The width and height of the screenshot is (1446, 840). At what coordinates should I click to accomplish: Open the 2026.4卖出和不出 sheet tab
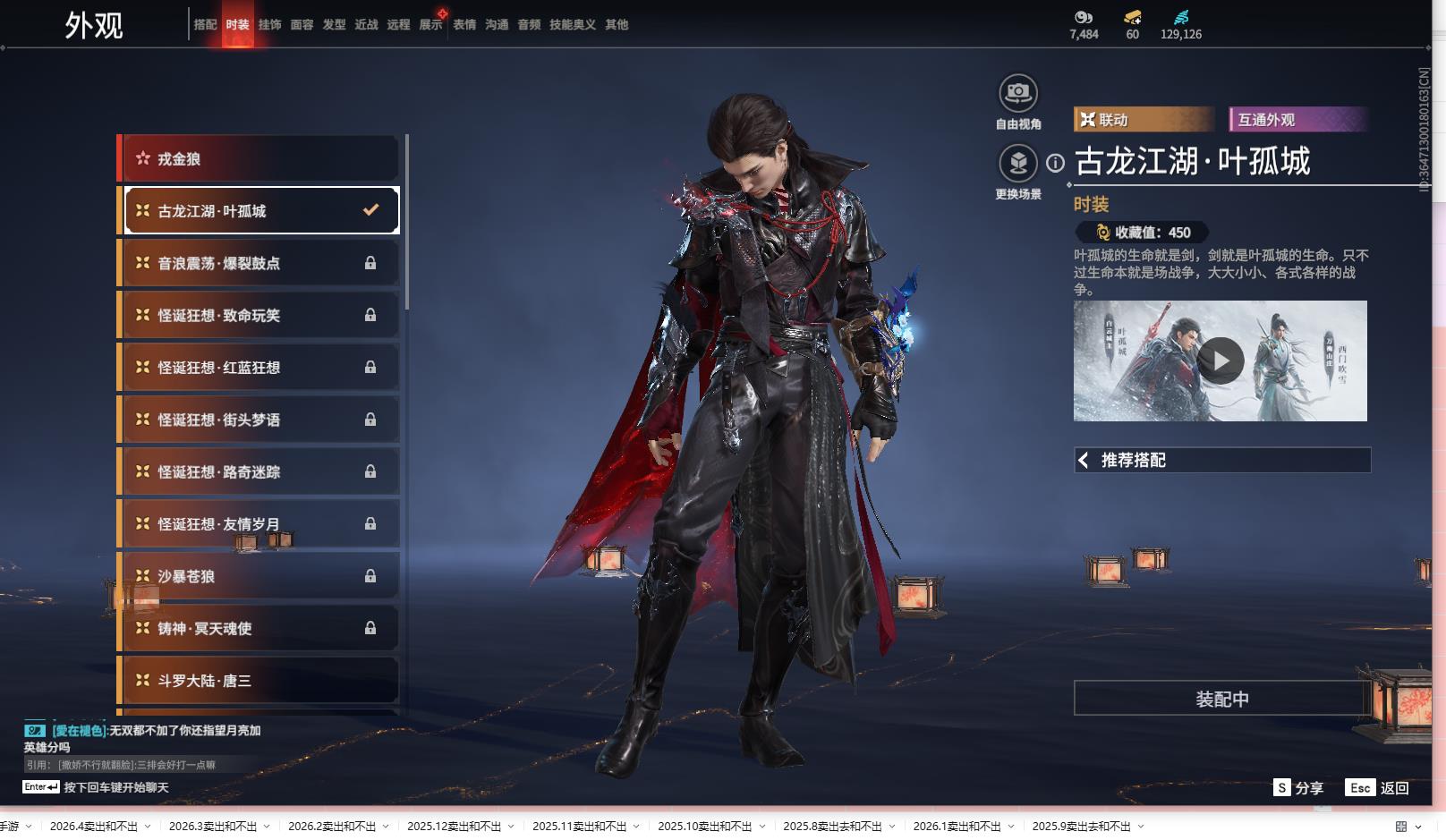[x=94, y=827]
